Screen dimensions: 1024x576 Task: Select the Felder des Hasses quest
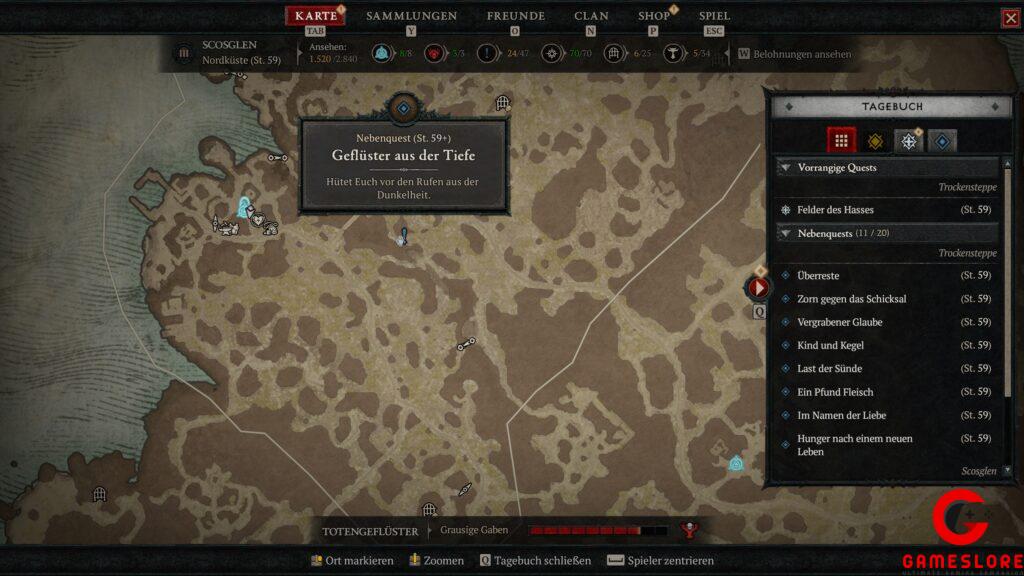(x=835, y=210)
